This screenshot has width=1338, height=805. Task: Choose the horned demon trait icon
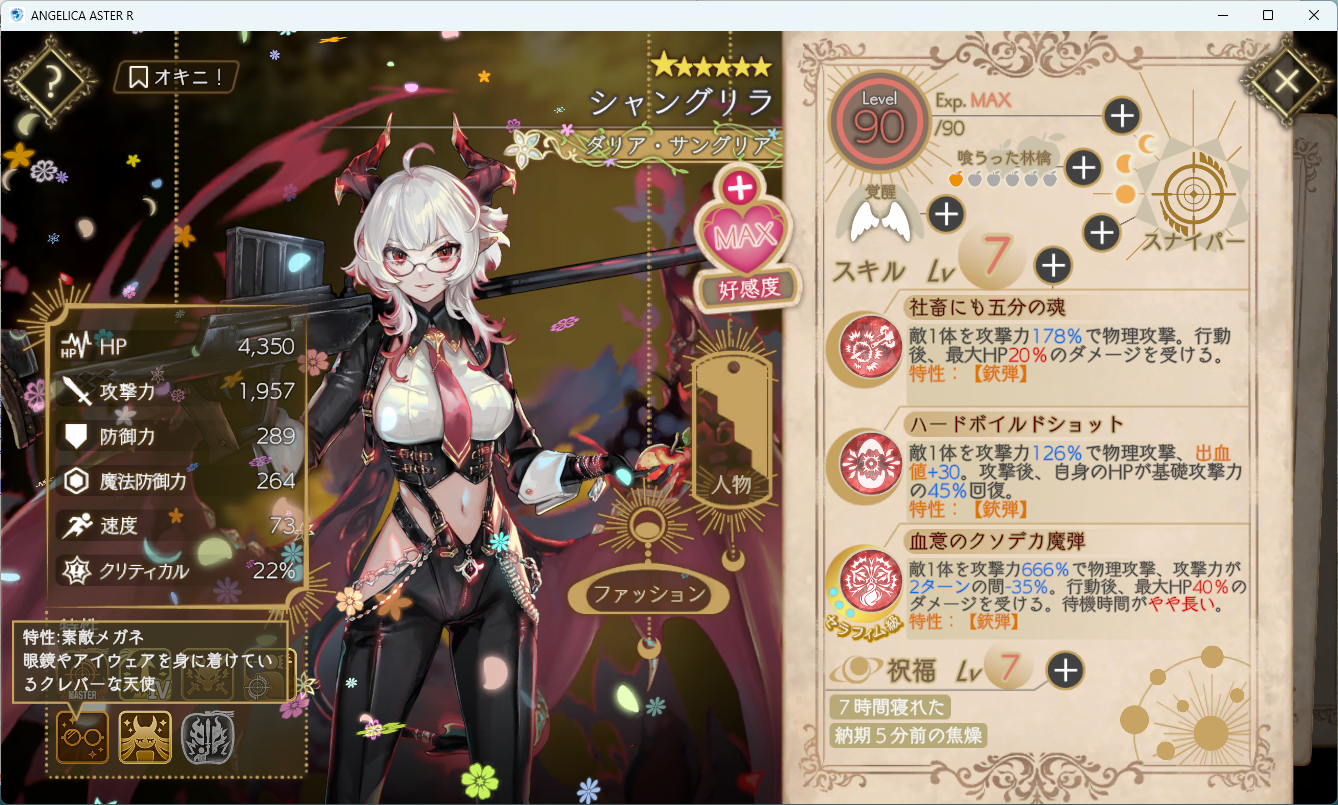click(145, 738)
